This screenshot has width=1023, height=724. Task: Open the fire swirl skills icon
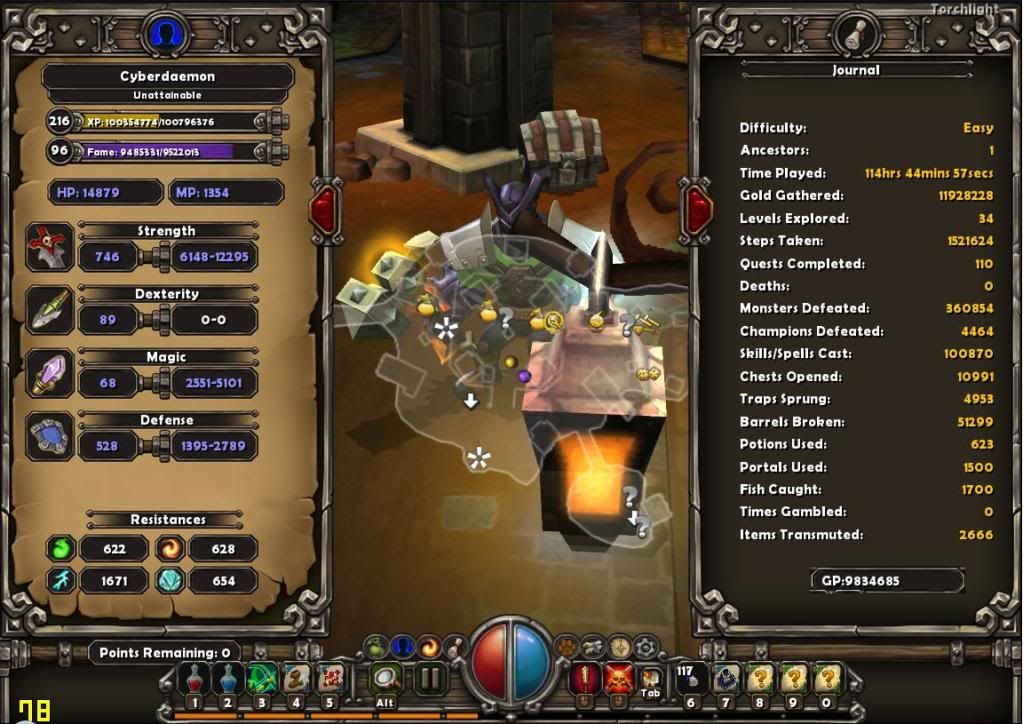(x=429, y=646)
